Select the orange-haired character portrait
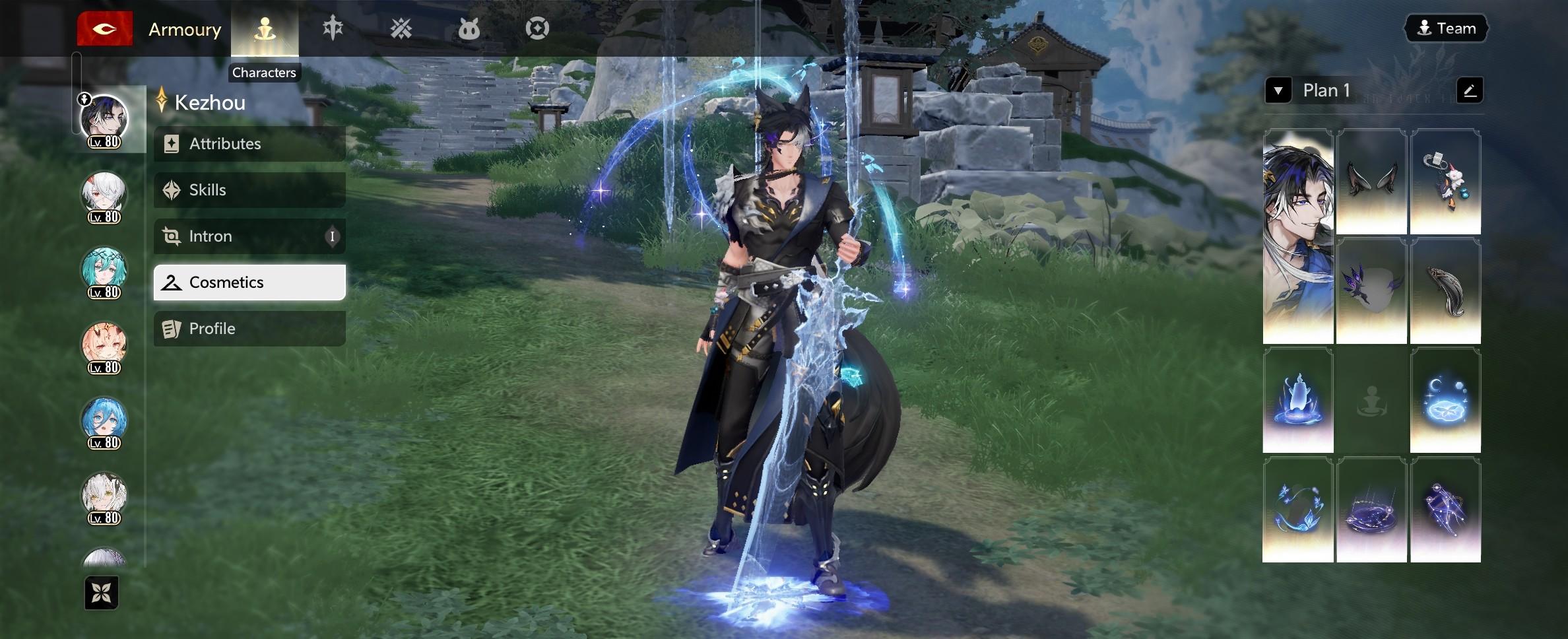 point(104,347)
